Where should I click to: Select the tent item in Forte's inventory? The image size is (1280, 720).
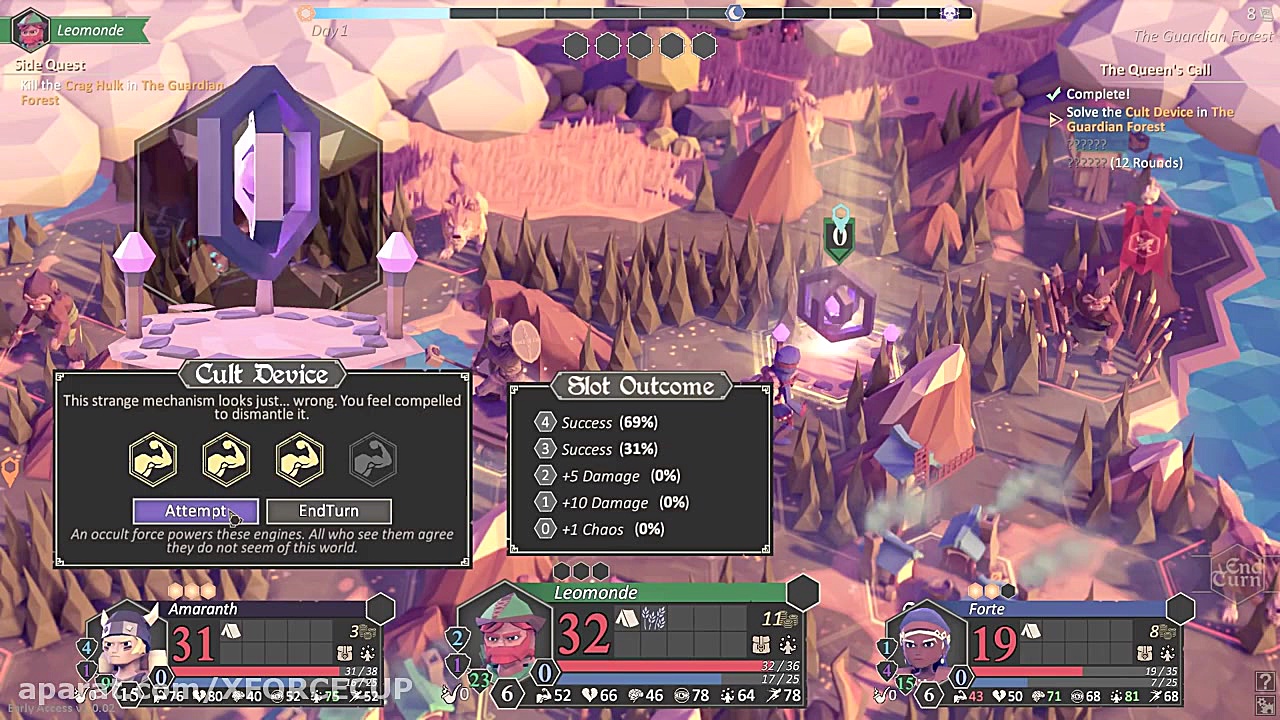(x=1031, y=631)
